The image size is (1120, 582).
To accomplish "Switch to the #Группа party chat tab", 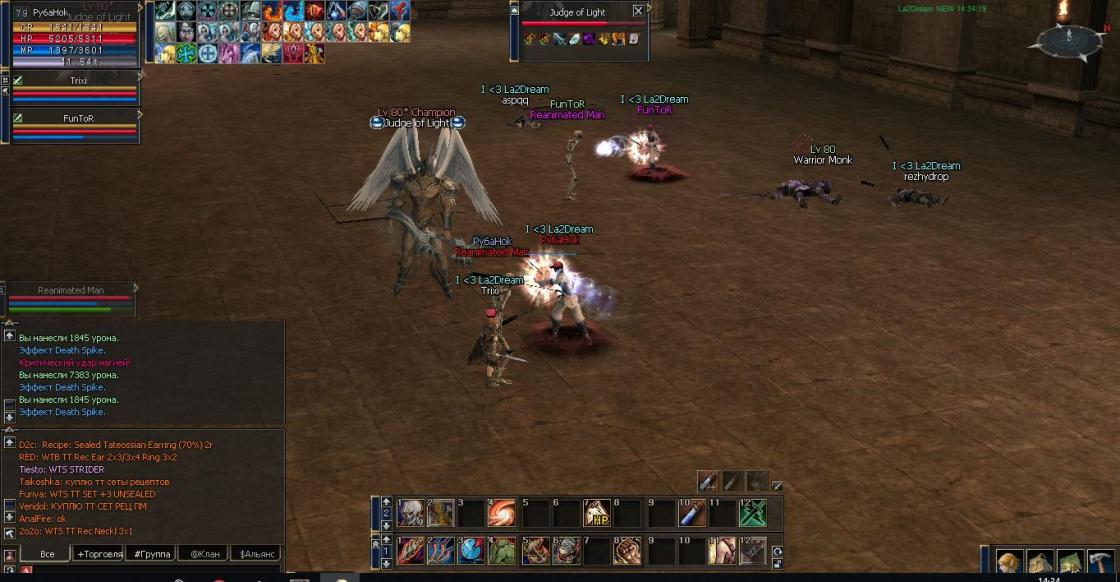I will [150, 553].
